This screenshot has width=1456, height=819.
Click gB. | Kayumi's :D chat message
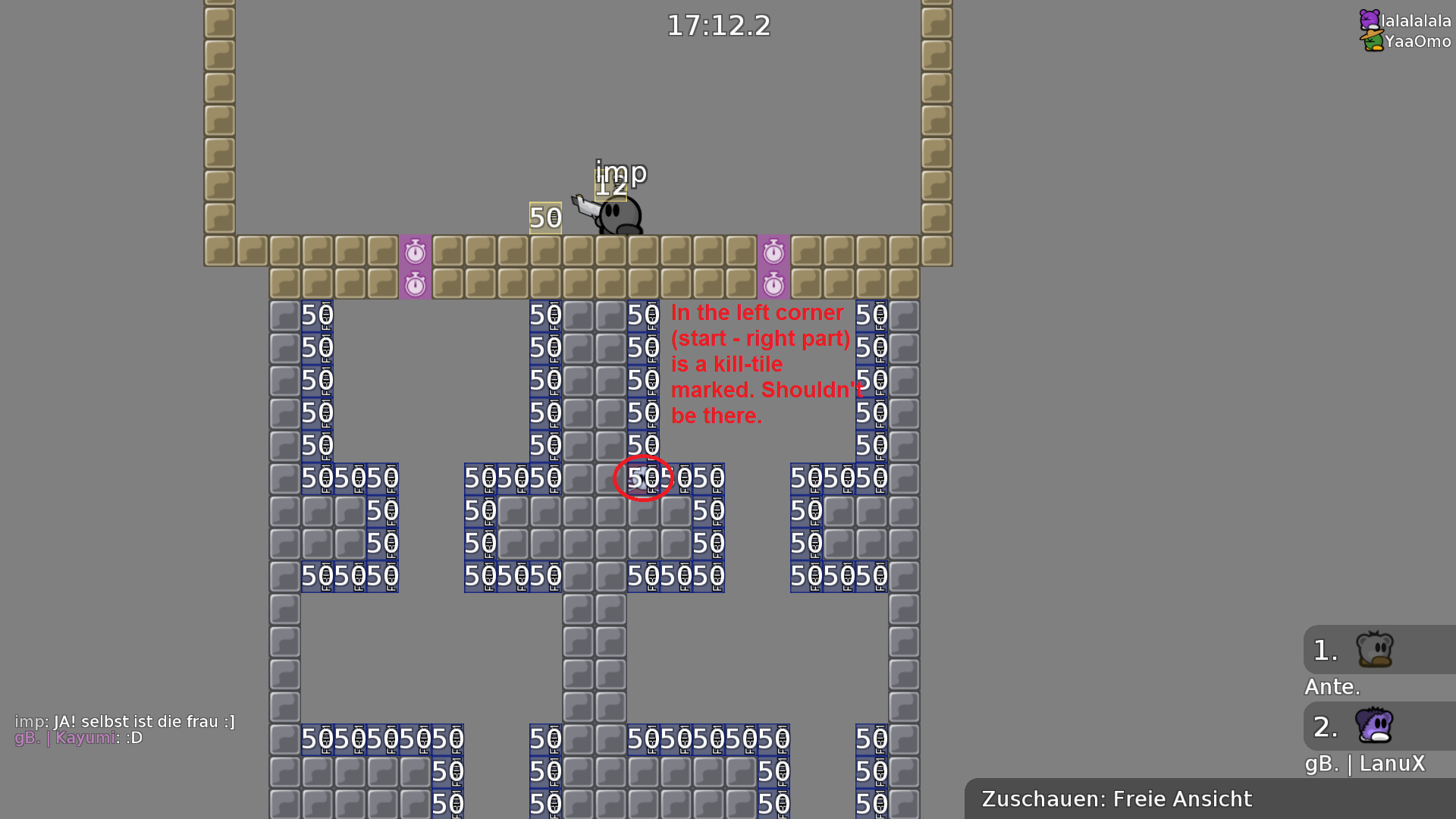79,738
